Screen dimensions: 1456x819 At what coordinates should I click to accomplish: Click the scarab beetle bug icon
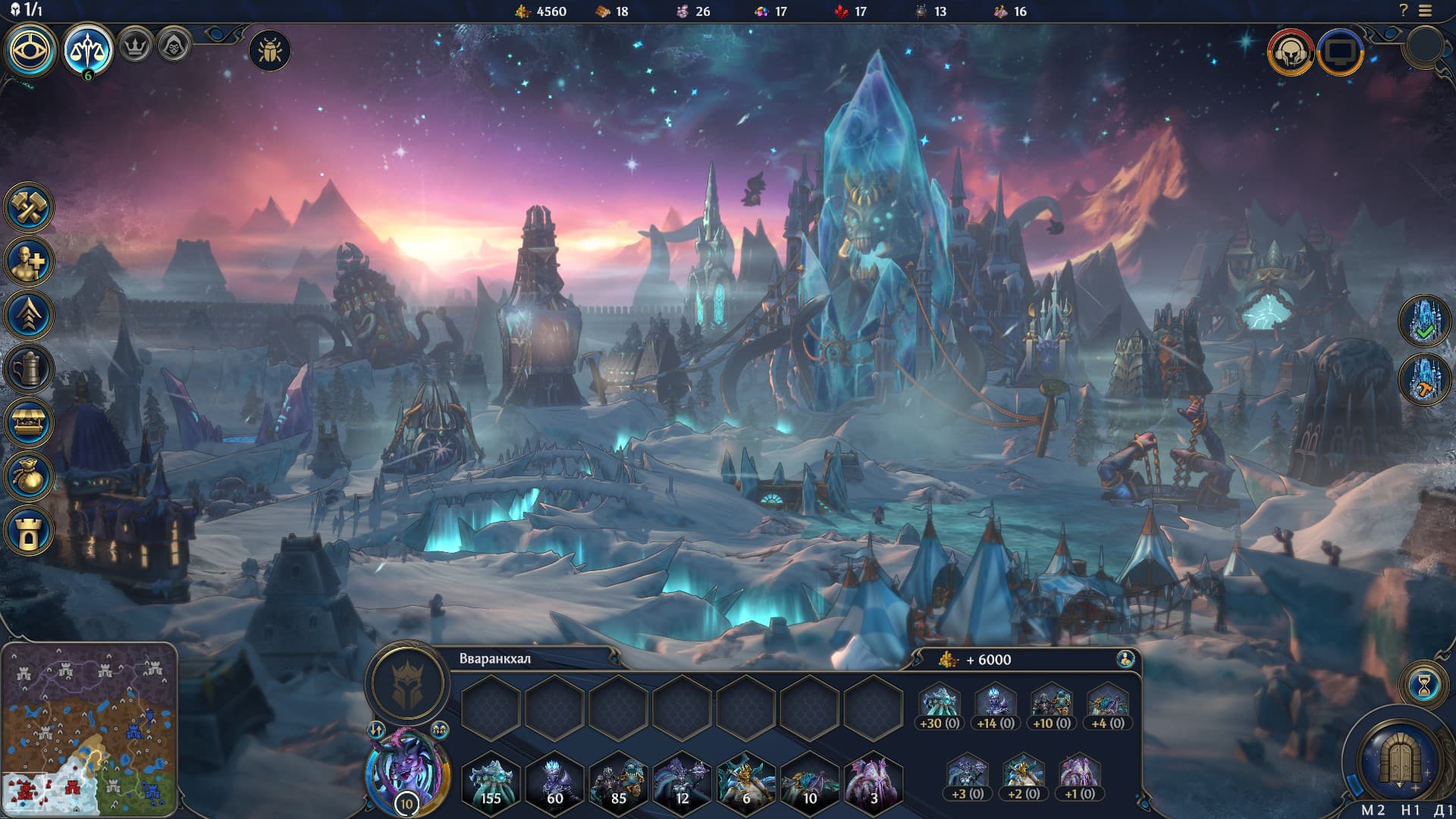tap(269, 51)
